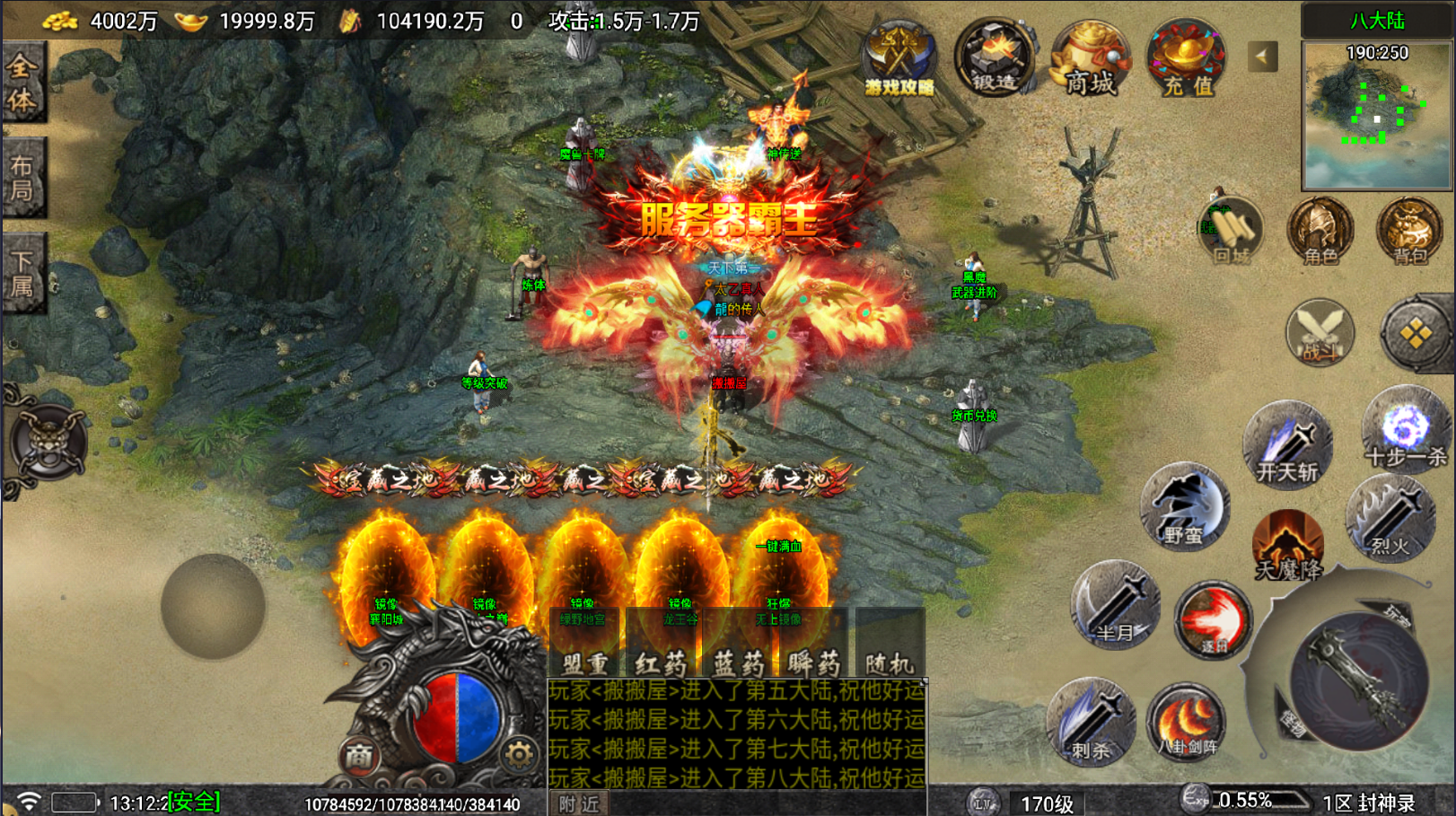Collapse the top icon row arrow
The width and height of the screenshot is (1456, 816).
coord(1262,57)
